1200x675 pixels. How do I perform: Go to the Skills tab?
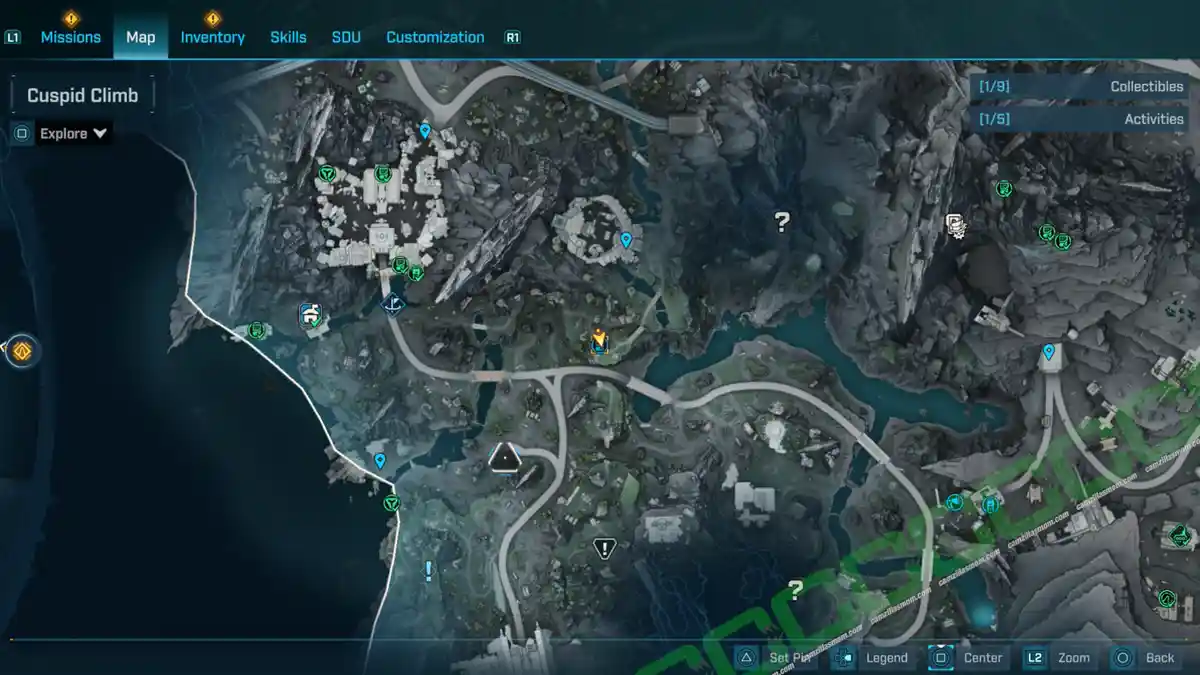click(x=288, y=37)
